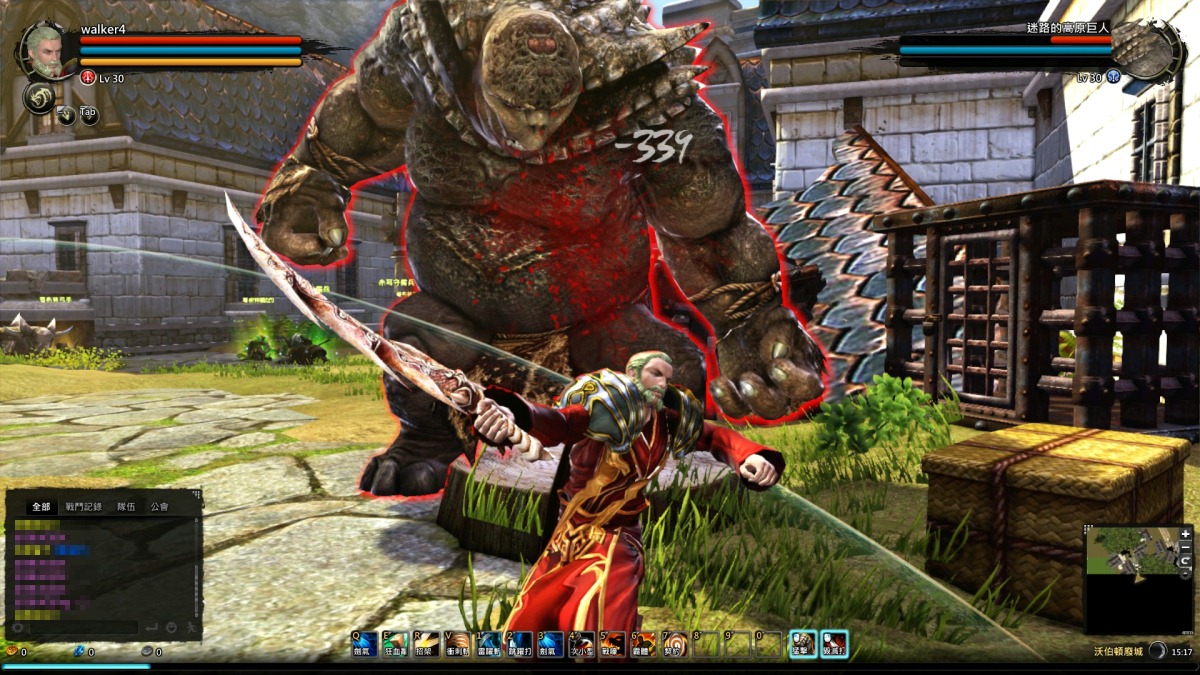Use the 跳躍打 skill in slot 2
Screen dimensions: 1200x675
click(519, 643)
